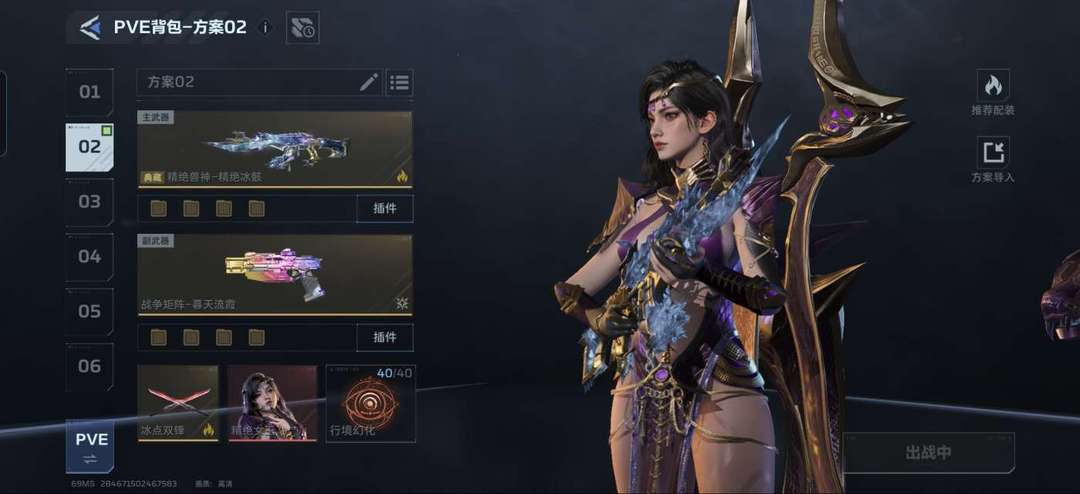Open the 精绝女王 character slot
Screen dimensions: 1080x494
tap(272, 404)
